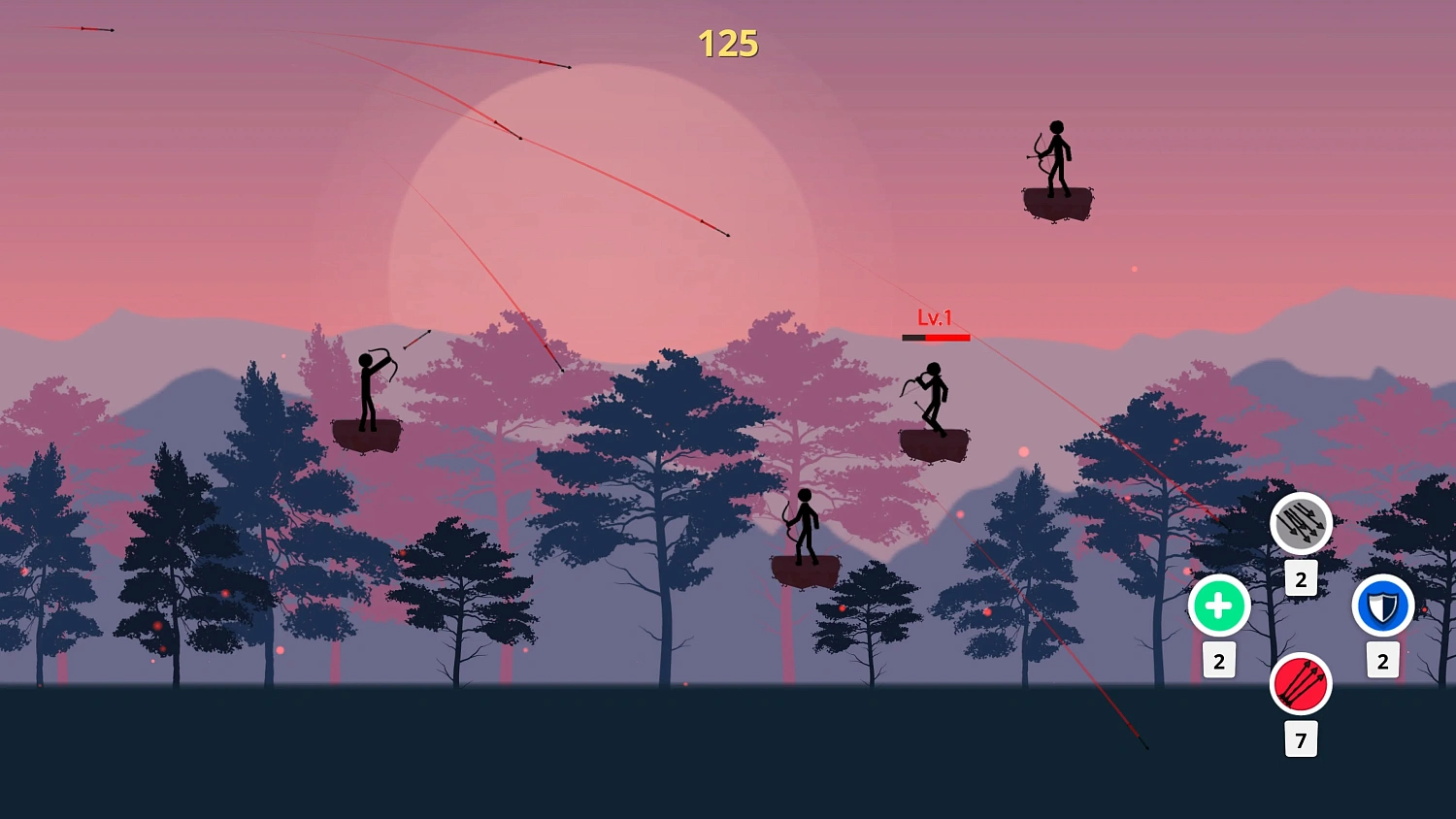Click the Lv.1 enemy label
The image size is (1456, 819).
tap(935, 315)
